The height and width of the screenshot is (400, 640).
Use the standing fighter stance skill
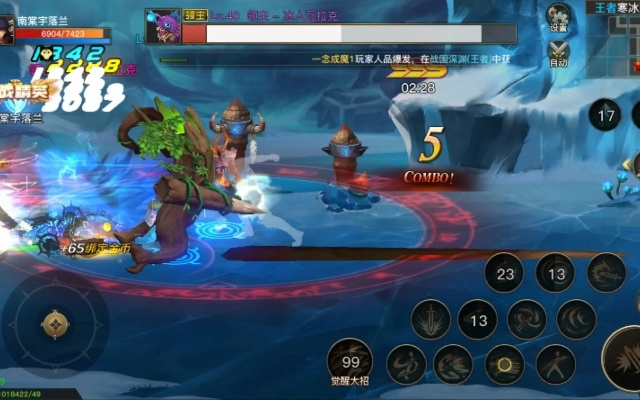tap(555, 365)
